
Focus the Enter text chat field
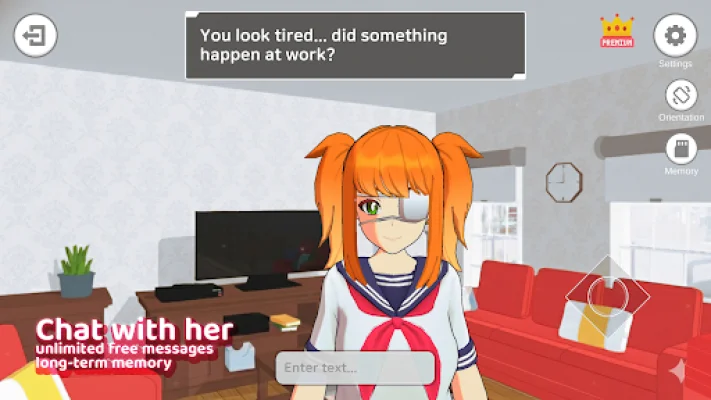[x=356, y=367]
